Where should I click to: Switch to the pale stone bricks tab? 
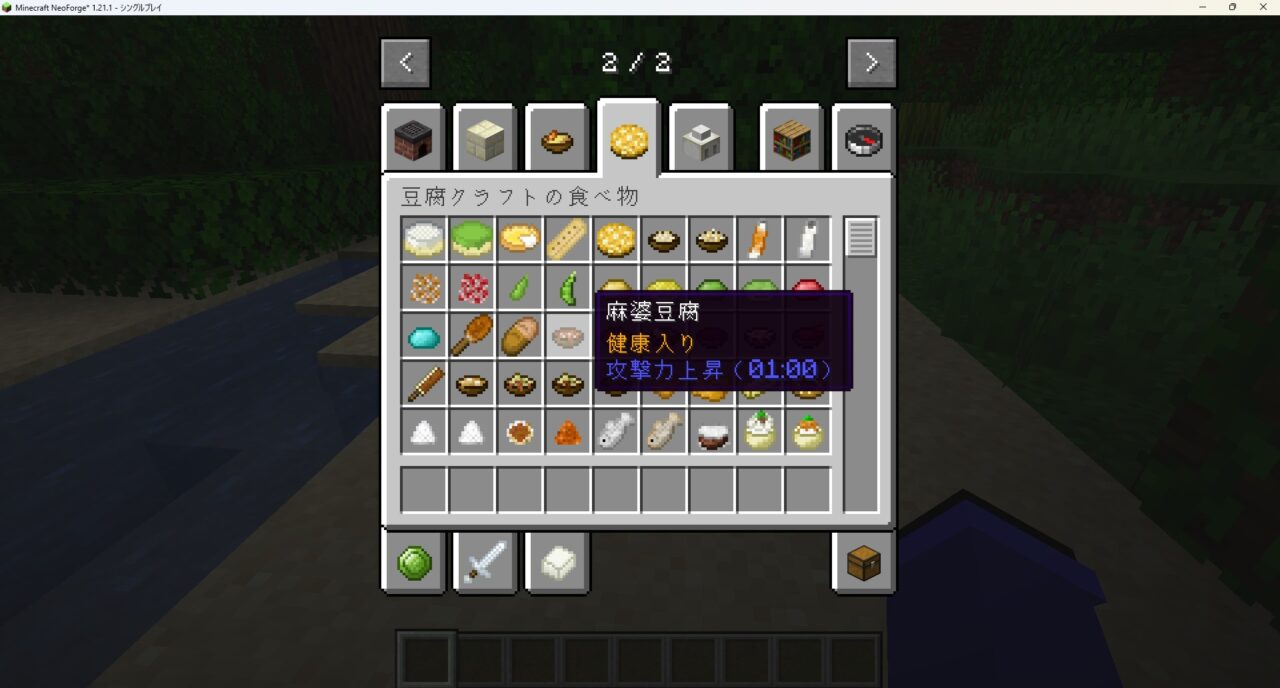pos(485,141)
